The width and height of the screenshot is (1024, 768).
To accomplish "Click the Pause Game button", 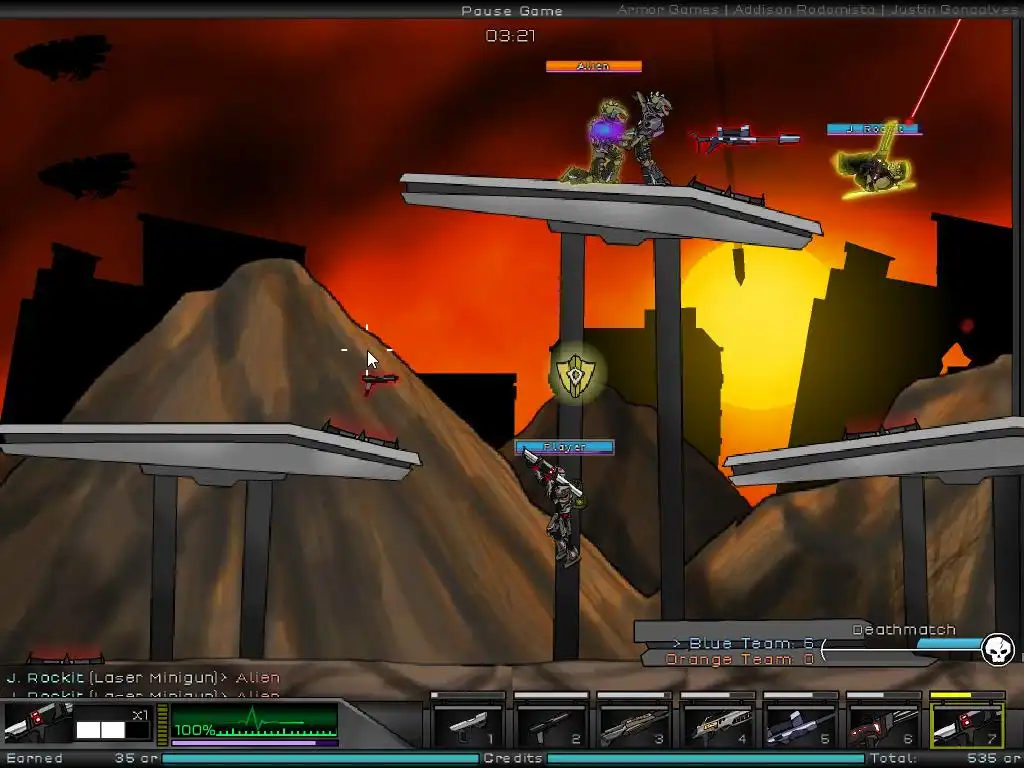I will (x=512, y=11).
